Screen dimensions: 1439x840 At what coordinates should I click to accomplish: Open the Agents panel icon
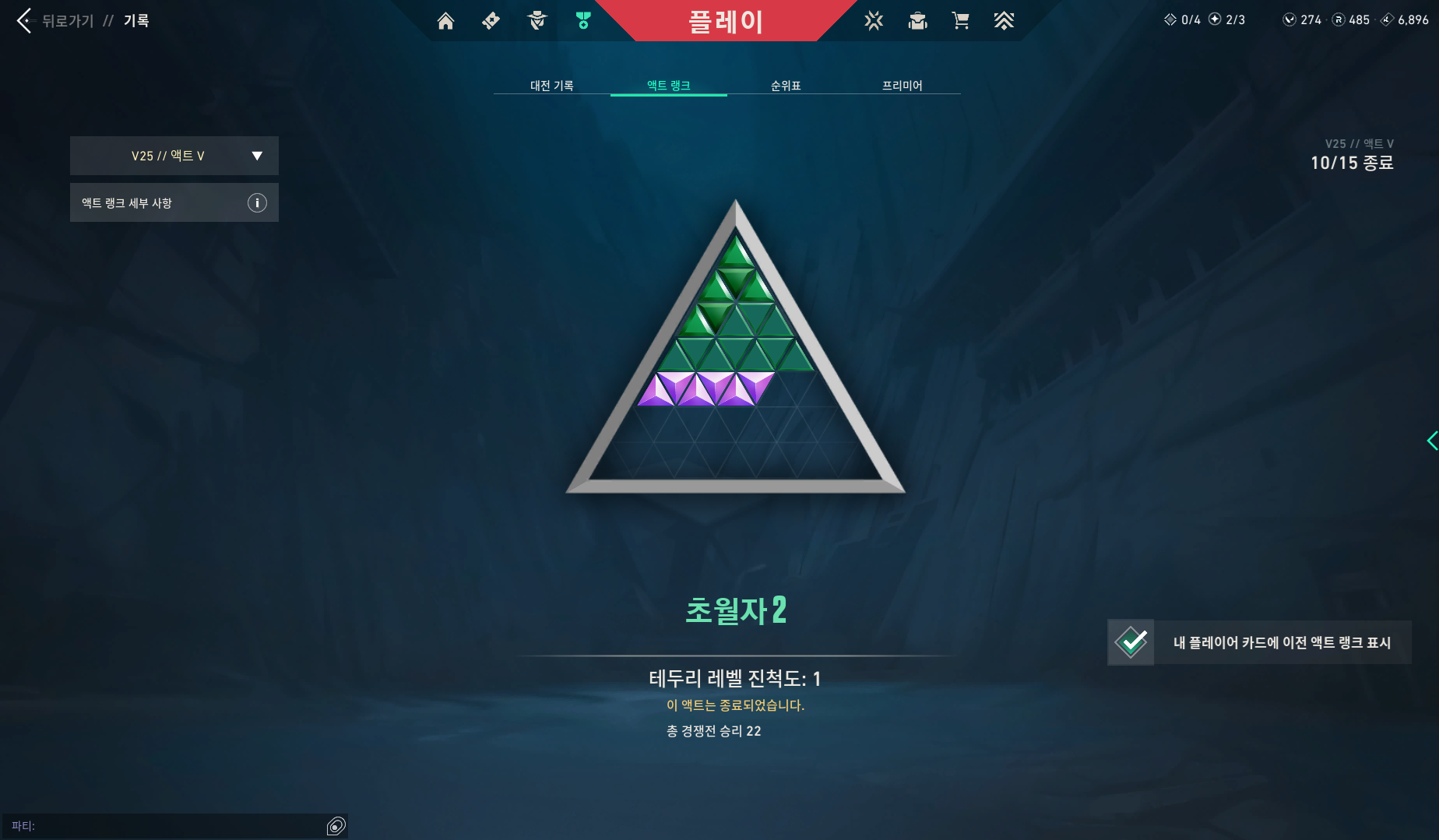click(536, 21)
